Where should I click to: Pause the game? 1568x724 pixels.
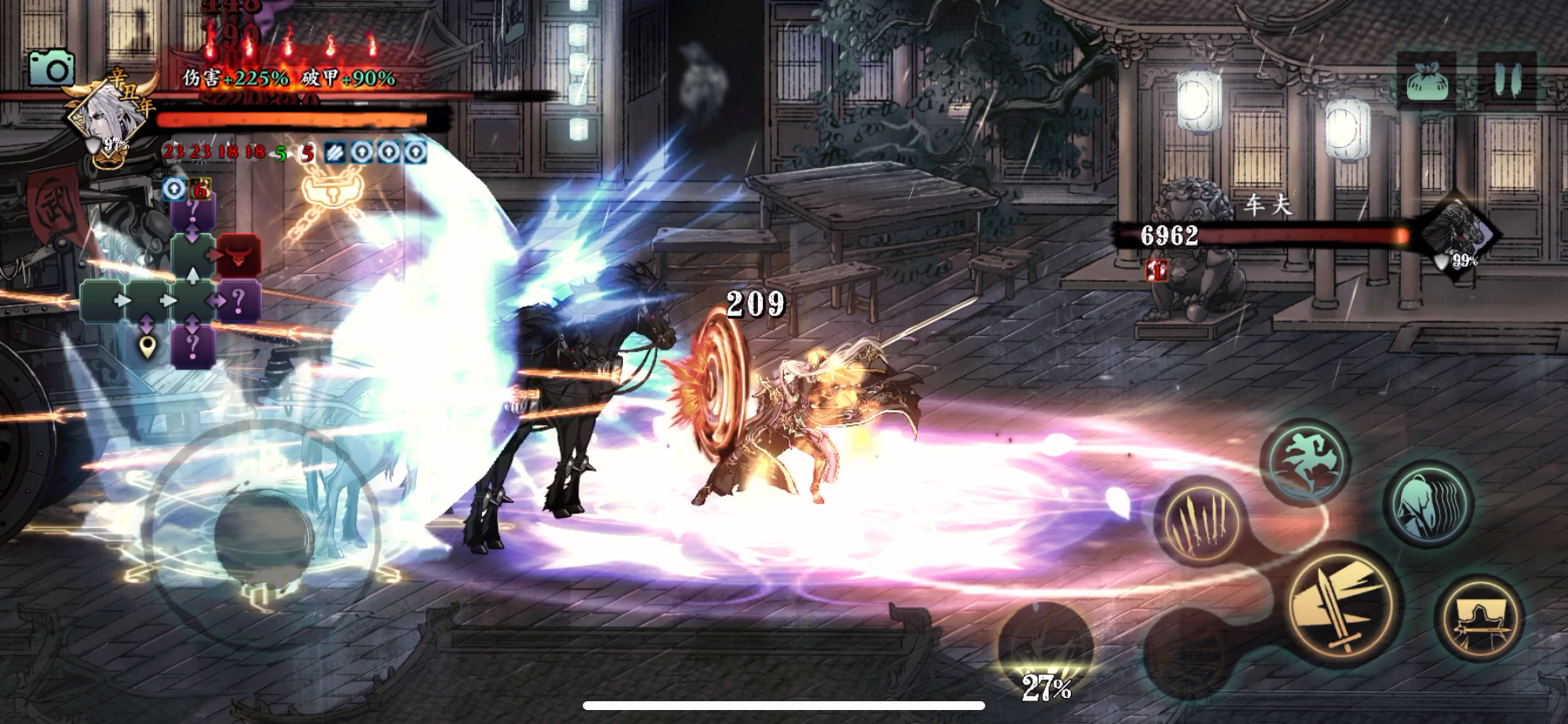click(x=1507, y=81)
